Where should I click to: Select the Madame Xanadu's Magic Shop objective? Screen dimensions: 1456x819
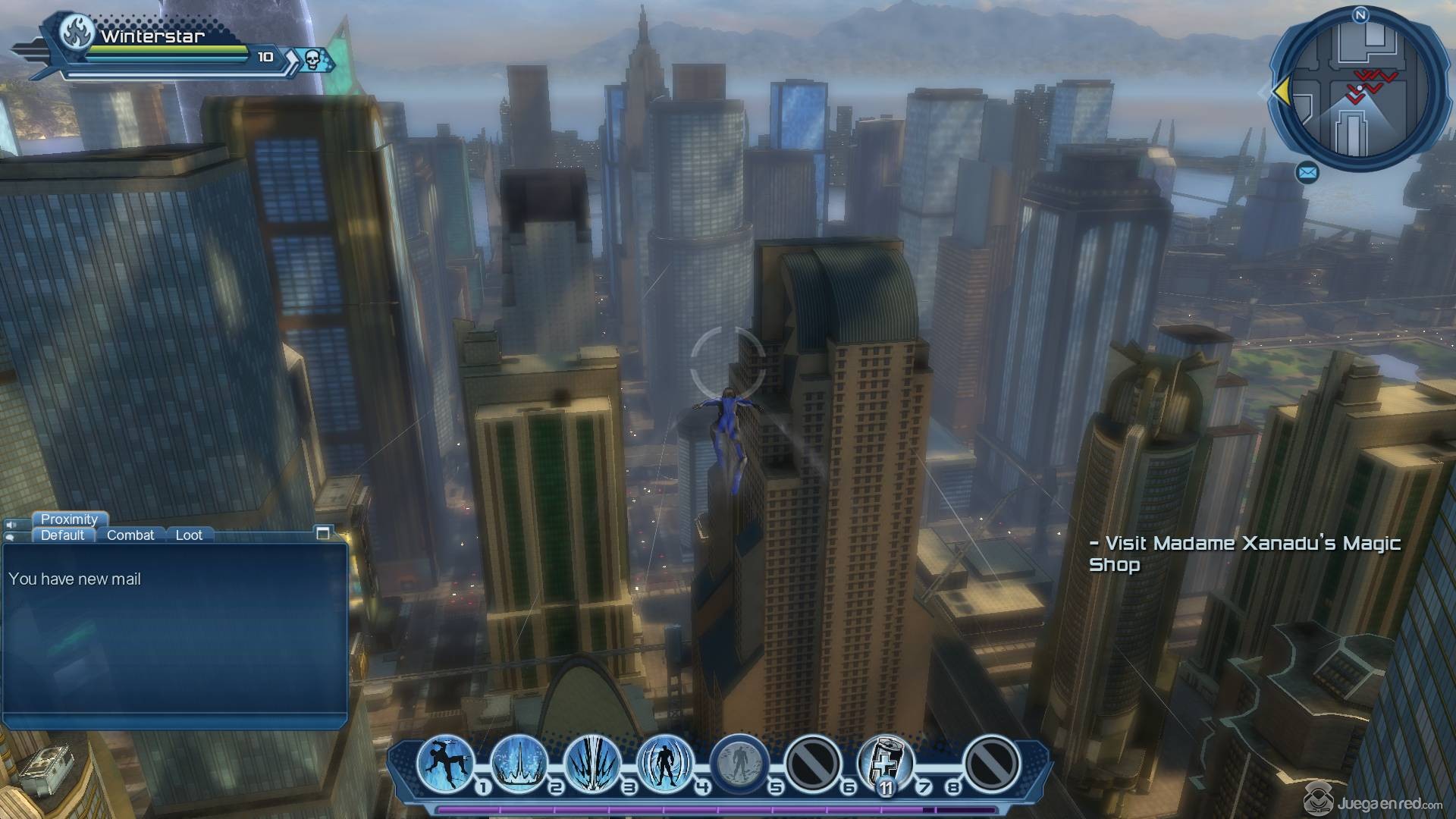1244,554
